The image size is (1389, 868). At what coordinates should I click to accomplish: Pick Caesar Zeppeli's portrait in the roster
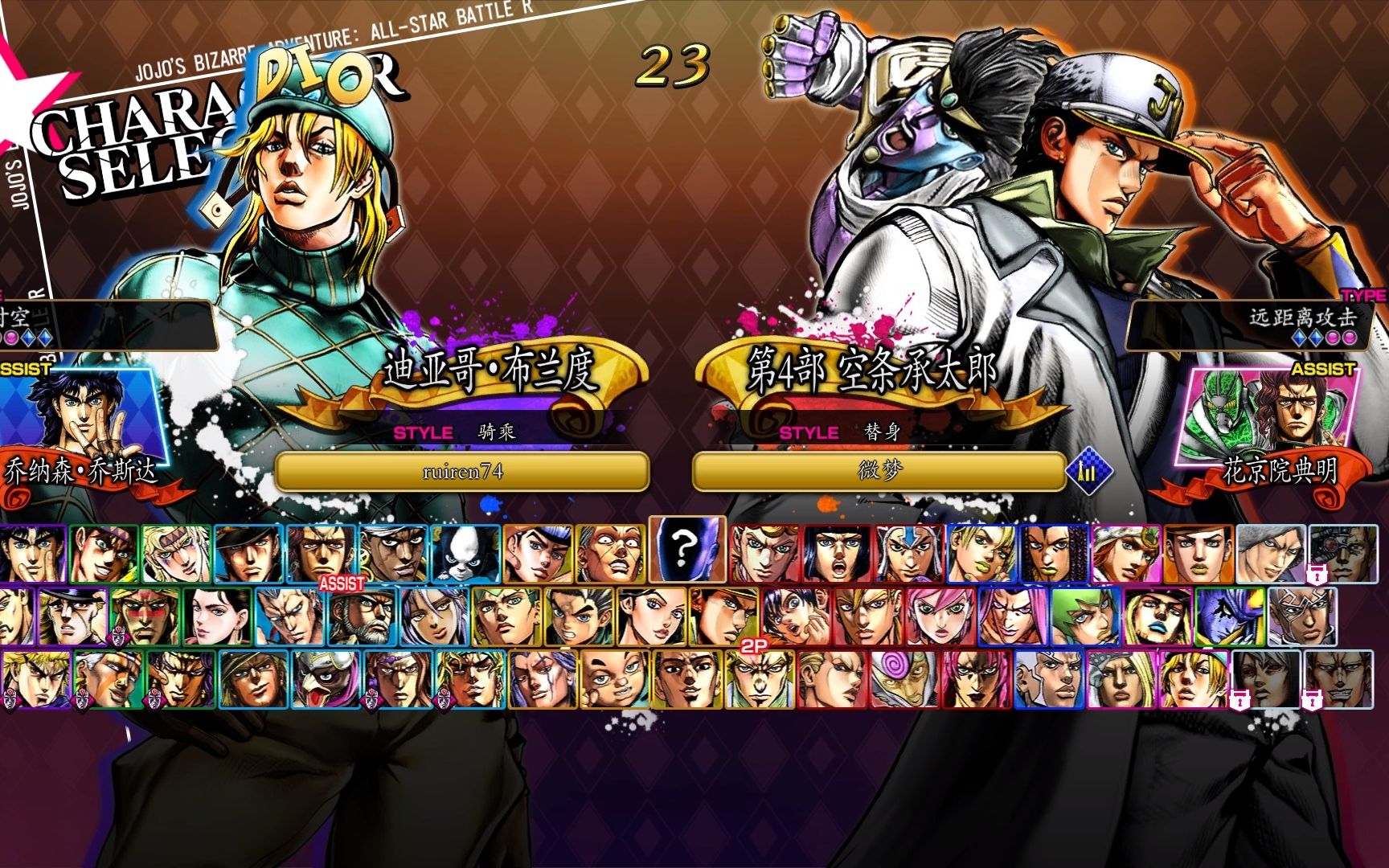178,554
